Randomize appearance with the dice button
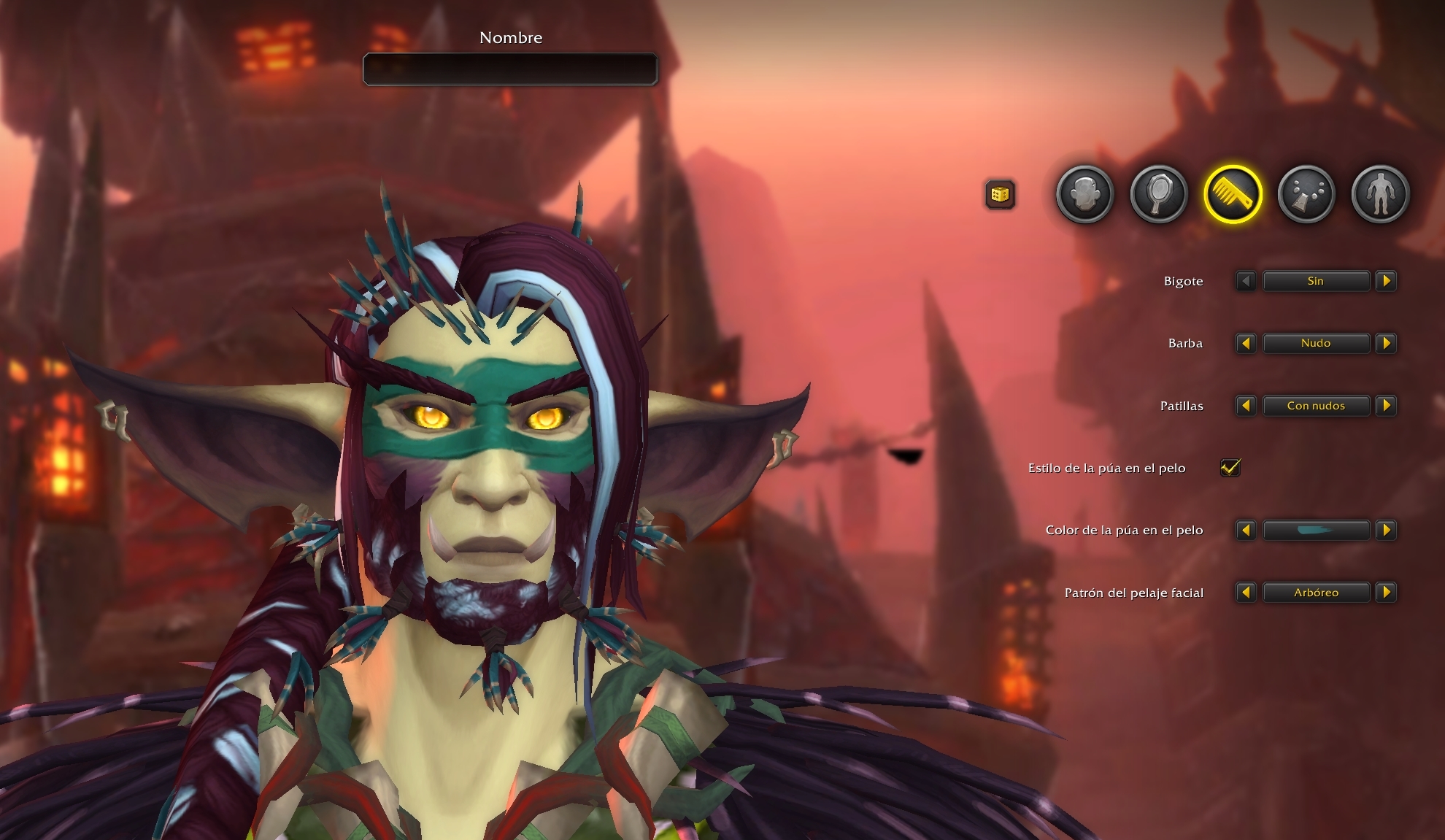 click(1000, 195)
